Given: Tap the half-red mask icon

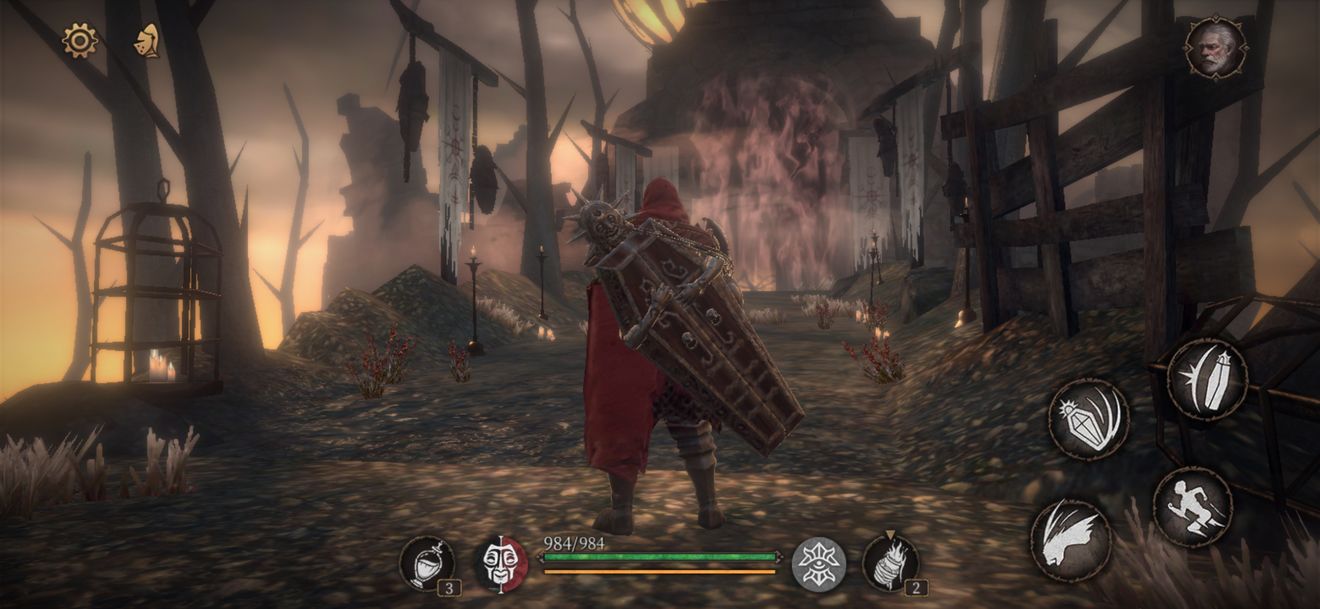Looking at the screenshot, I should tap(500, 563).
